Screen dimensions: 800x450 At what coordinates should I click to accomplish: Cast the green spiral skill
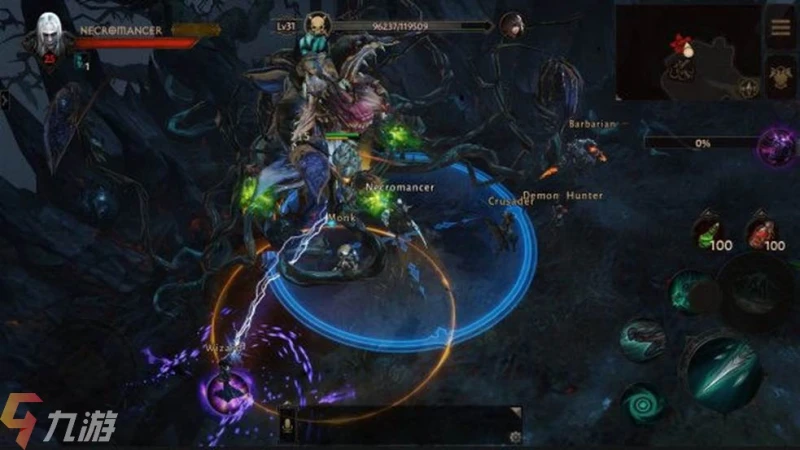pyautogui.click(x=641, y=403)
